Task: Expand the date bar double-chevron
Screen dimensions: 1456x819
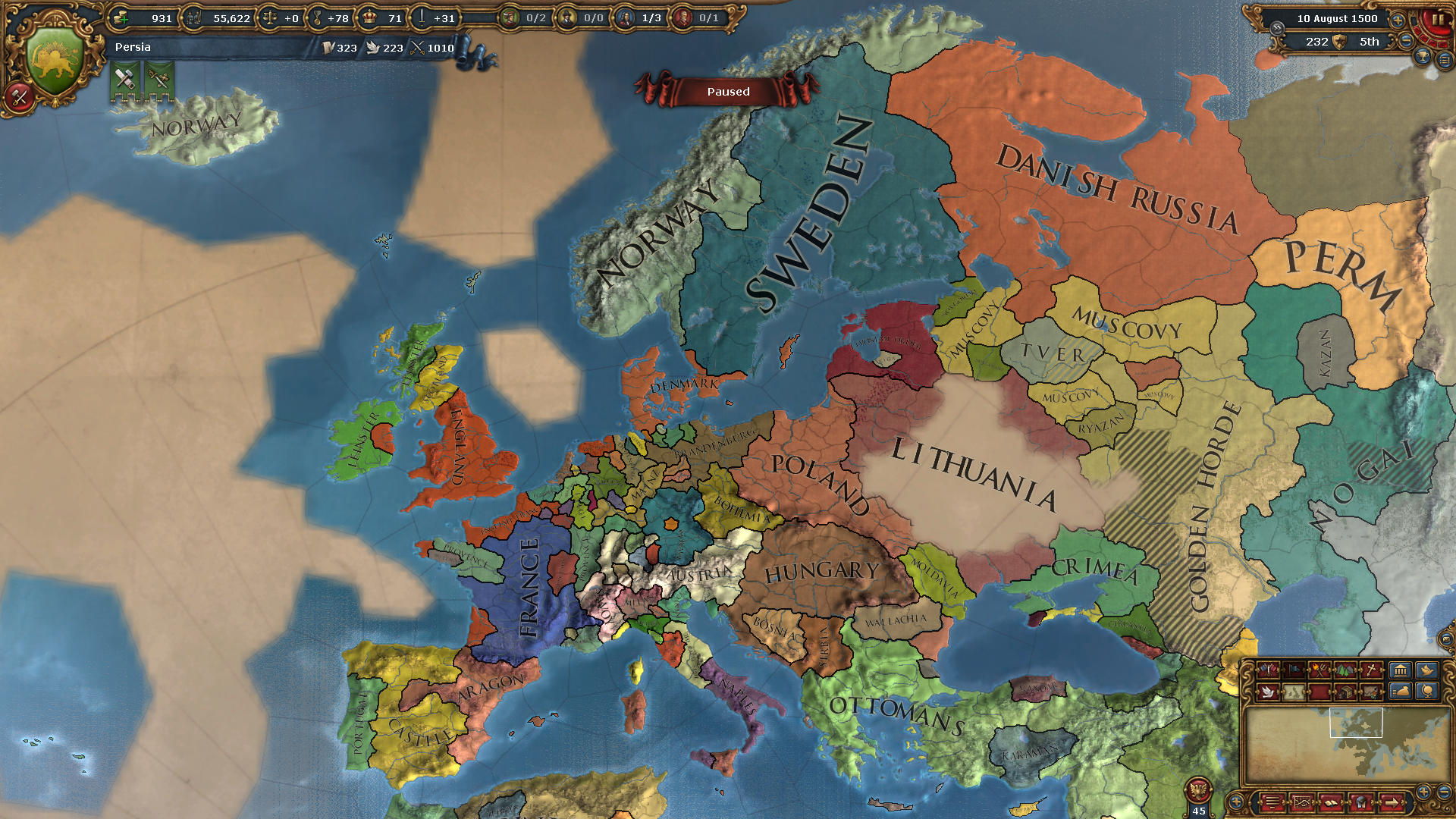Action: [x=1277, y=28]
